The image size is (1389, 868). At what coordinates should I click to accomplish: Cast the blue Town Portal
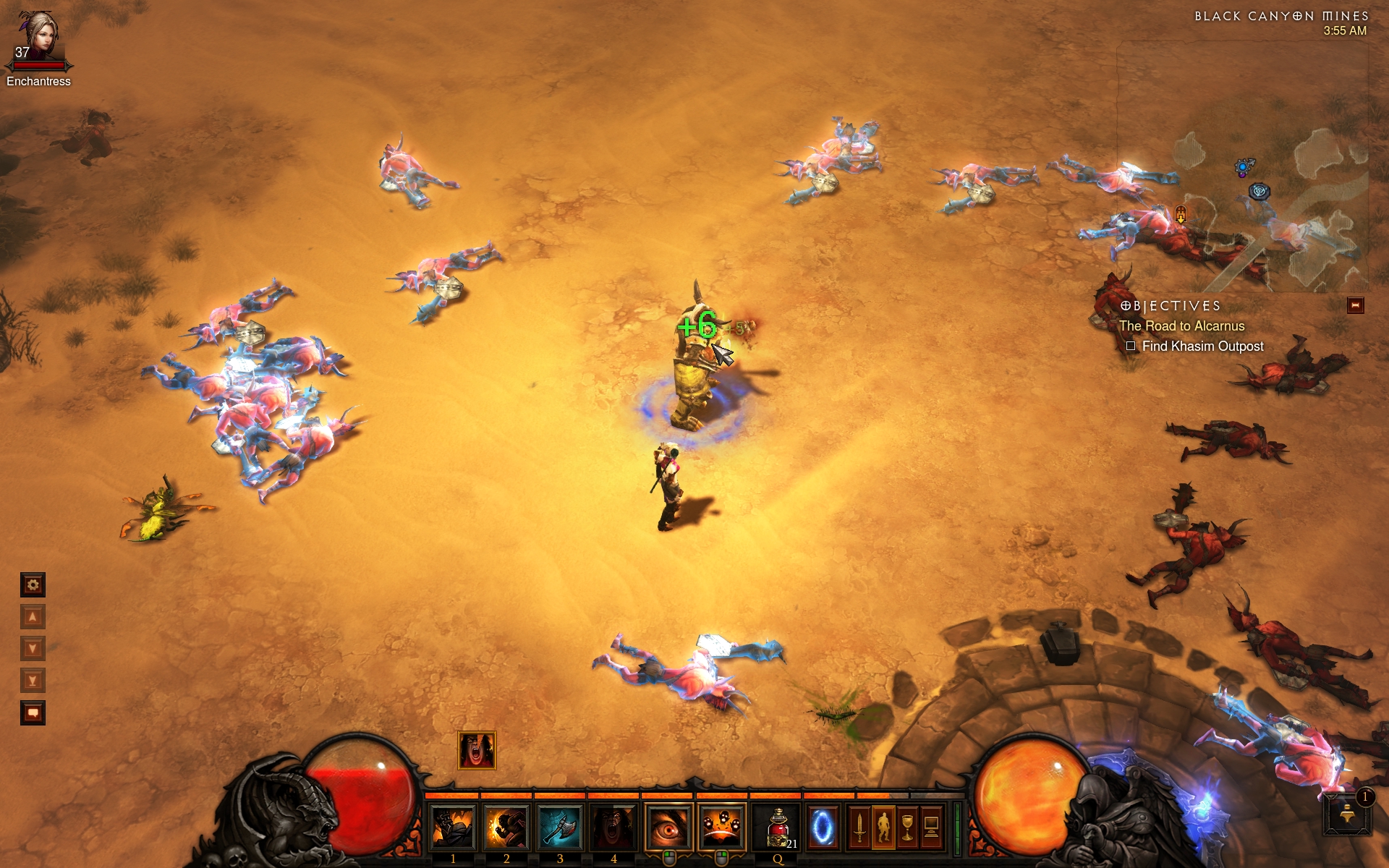(822, 827)
